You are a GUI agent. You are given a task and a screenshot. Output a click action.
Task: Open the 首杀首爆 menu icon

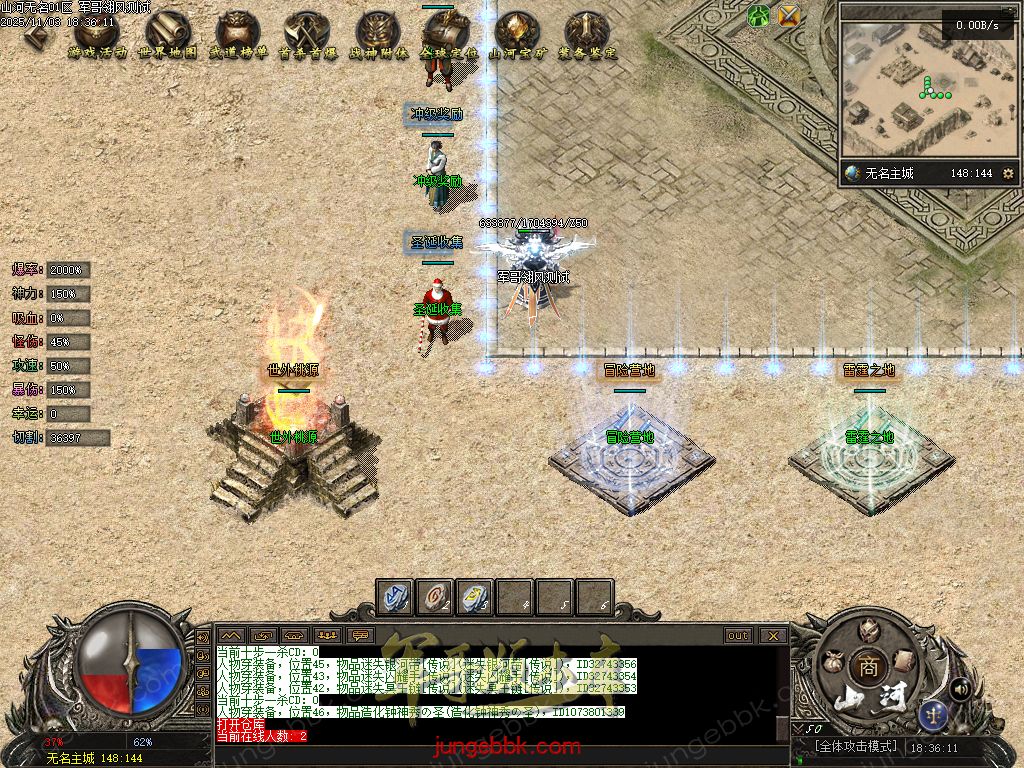(x=305, y=36)
